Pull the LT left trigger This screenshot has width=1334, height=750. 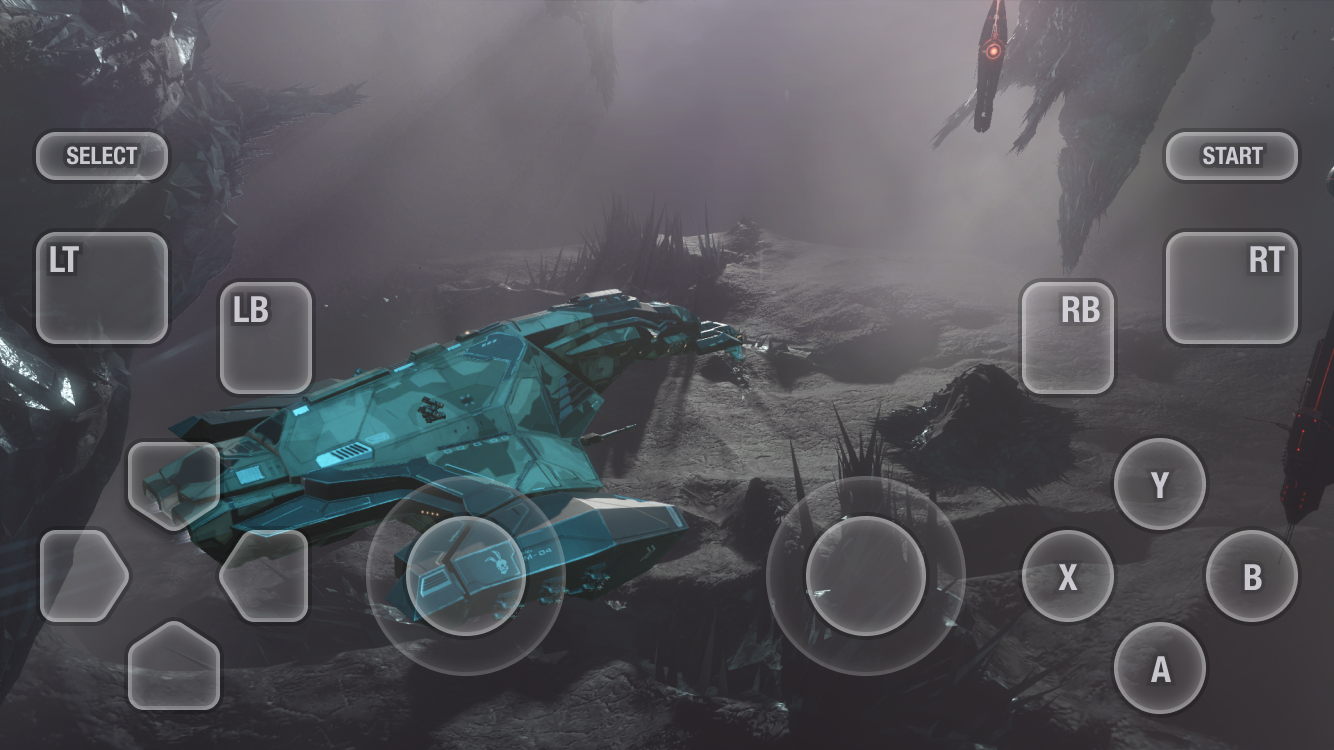(x=100, y=285)
